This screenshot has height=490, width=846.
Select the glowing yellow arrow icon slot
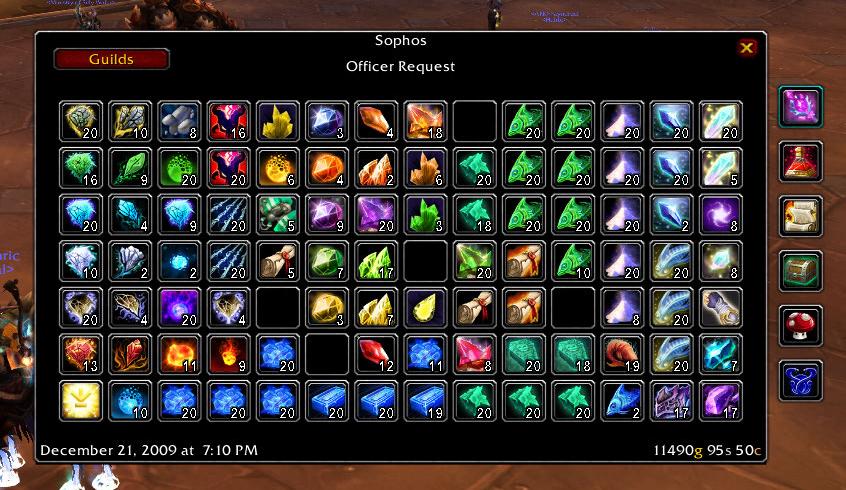(79, 399)
